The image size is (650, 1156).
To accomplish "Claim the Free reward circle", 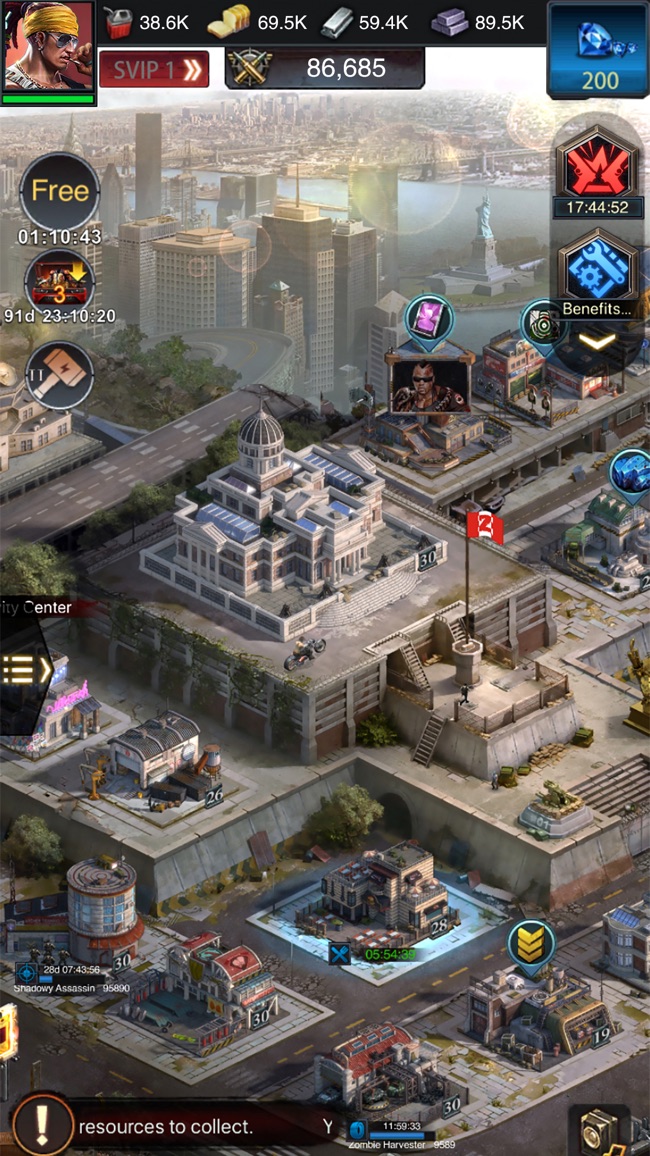I will pos(60,192).
